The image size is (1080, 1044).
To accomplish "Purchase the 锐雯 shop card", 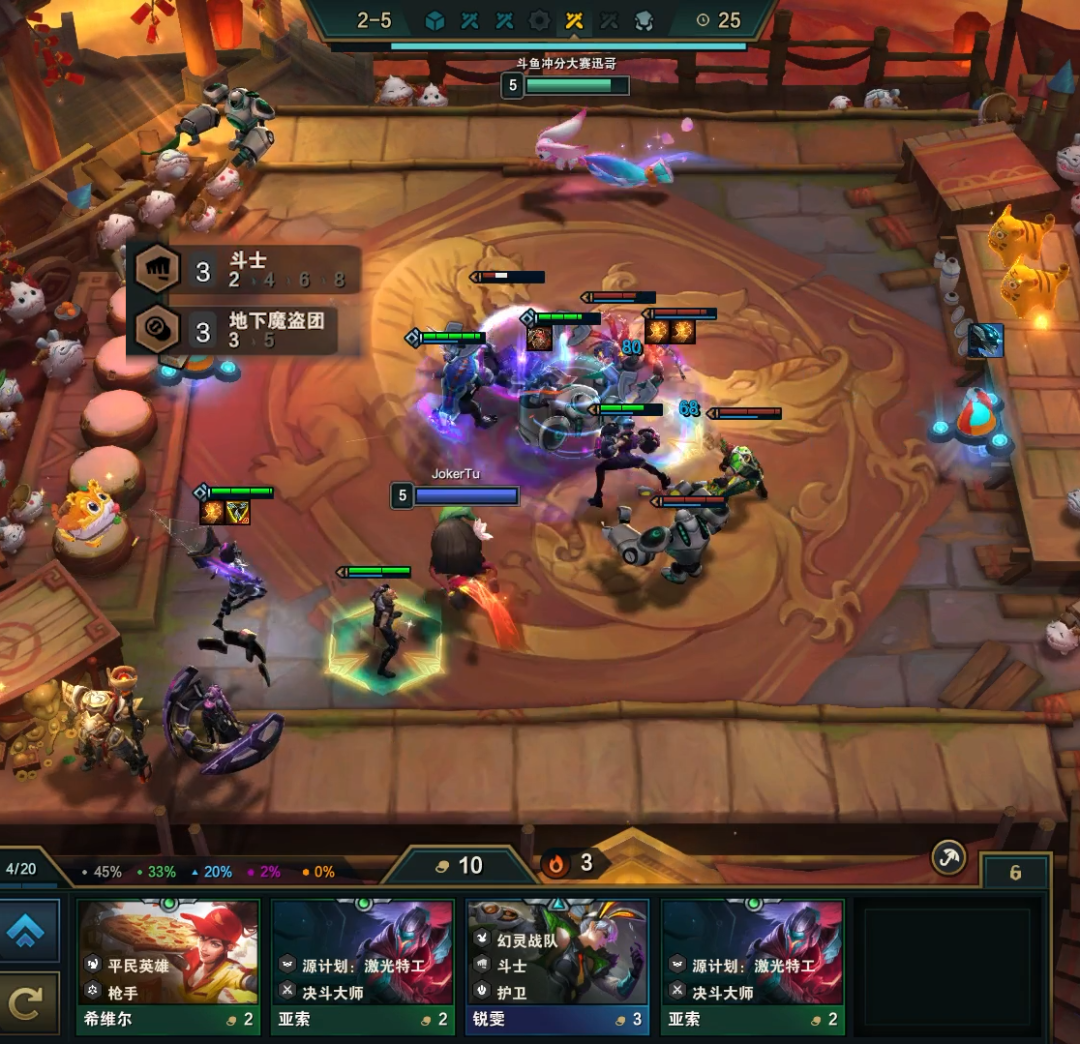I will tap(557, 965).
